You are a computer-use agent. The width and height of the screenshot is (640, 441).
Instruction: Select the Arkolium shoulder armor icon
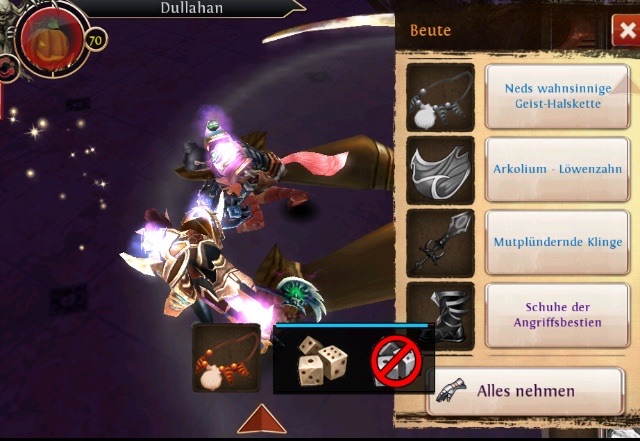441,170
